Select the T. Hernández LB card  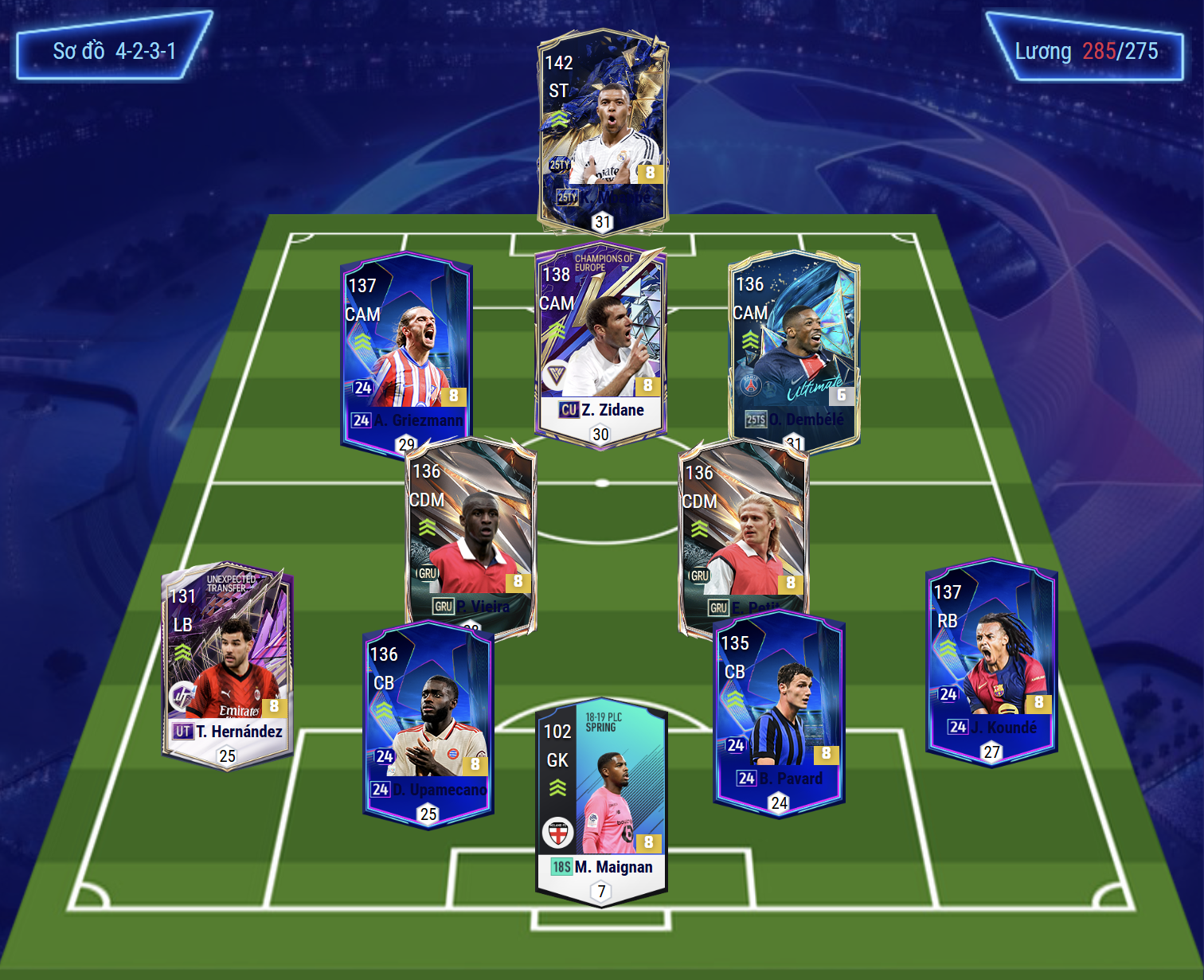click(x=228, y=665)
